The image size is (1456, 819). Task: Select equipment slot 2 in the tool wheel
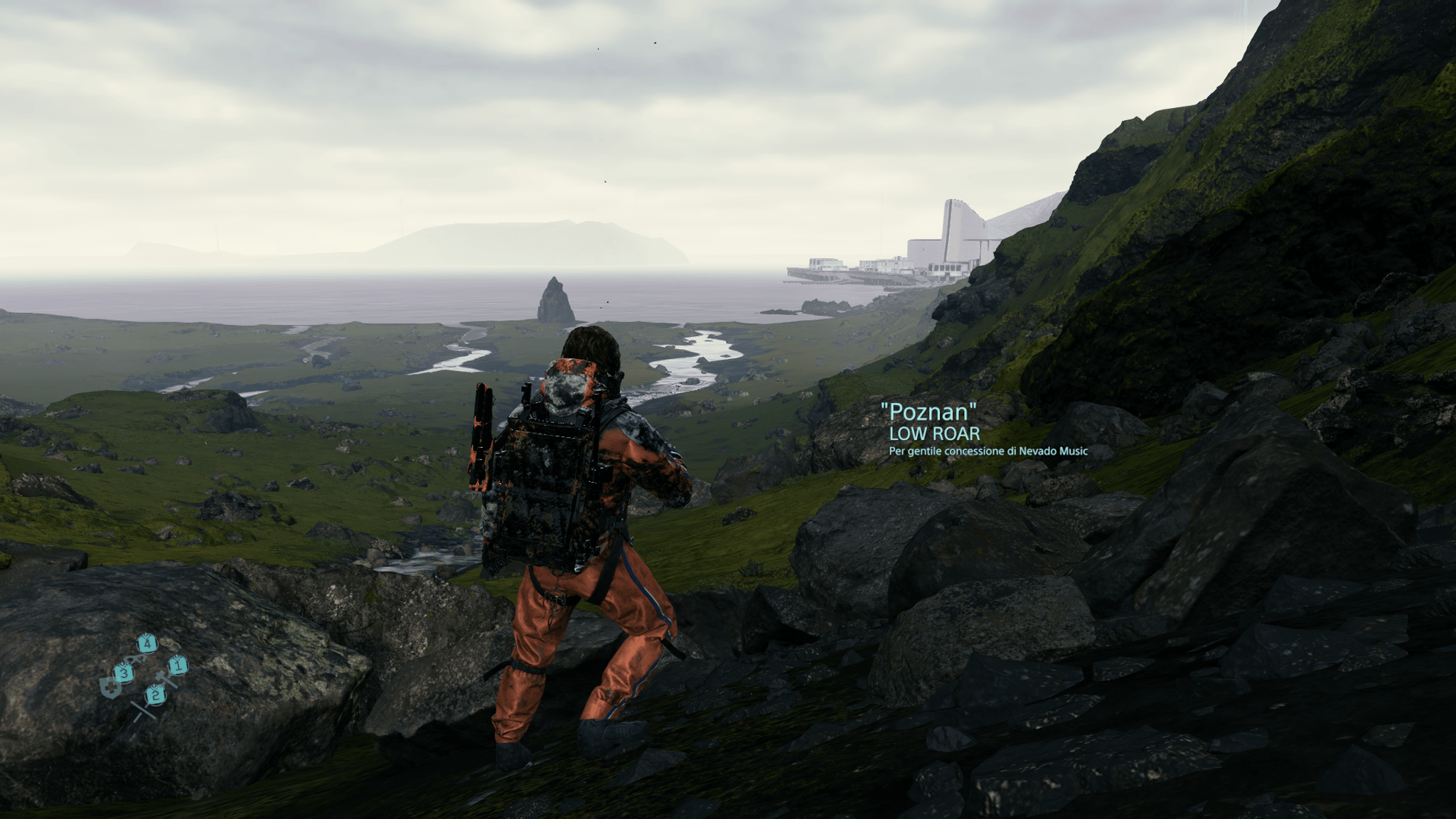coord(156,695)
